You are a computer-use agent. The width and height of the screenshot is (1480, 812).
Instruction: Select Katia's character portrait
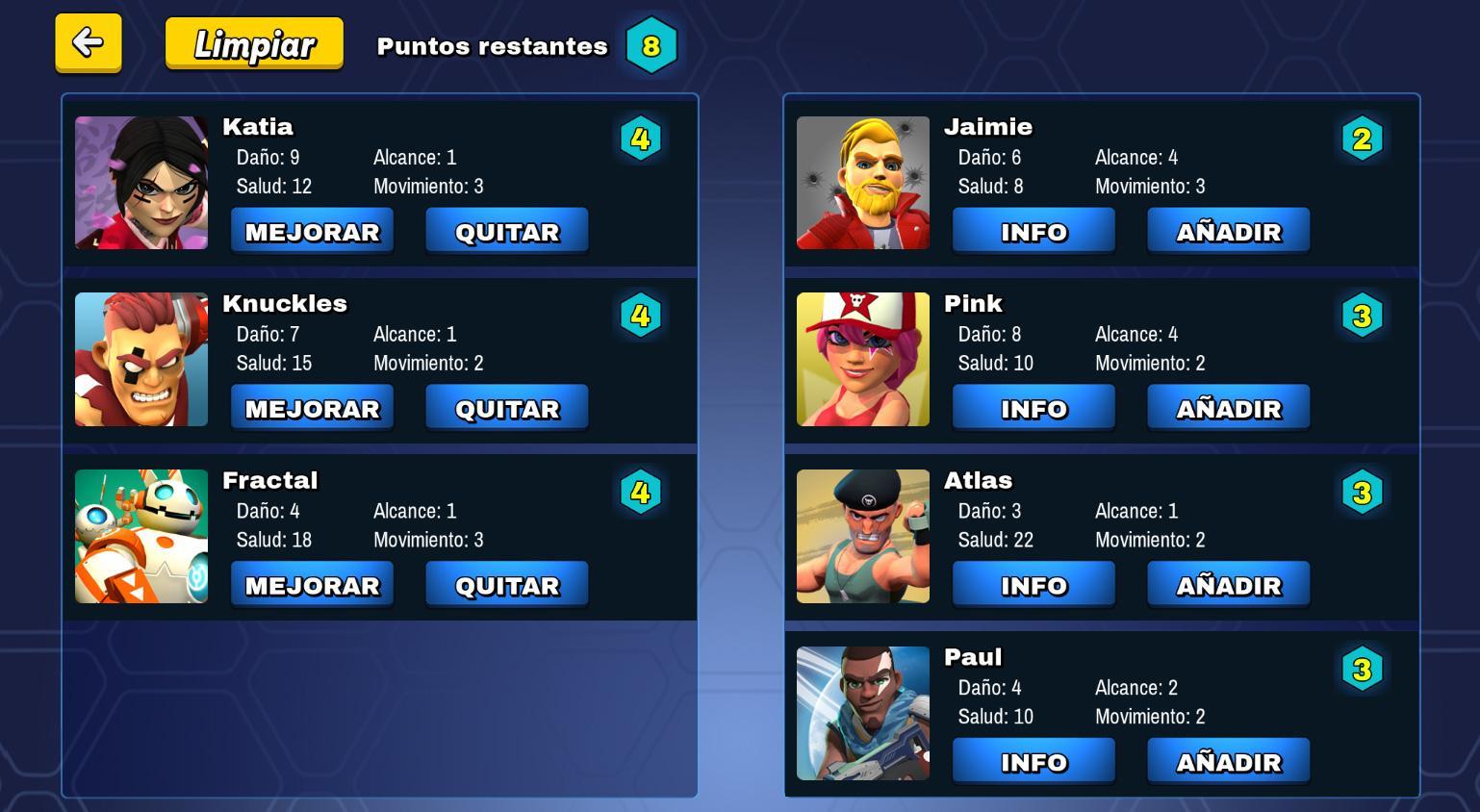point(140,182)
